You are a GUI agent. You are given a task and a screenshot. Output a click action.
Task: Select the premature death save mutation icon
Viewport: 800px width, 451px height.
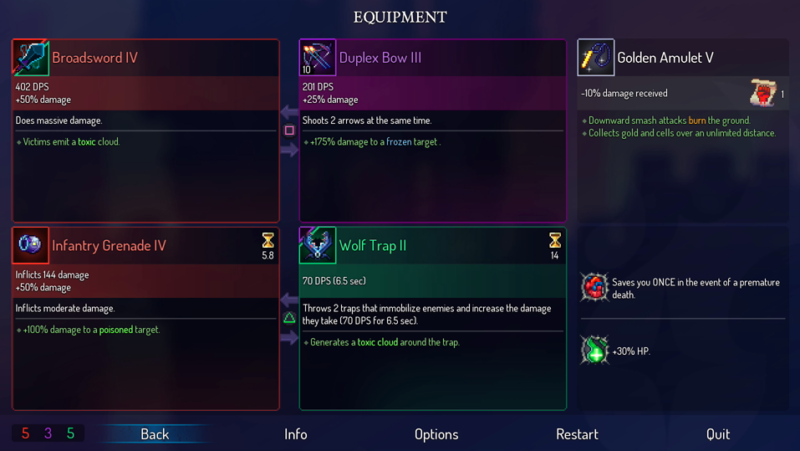(595, 288)
